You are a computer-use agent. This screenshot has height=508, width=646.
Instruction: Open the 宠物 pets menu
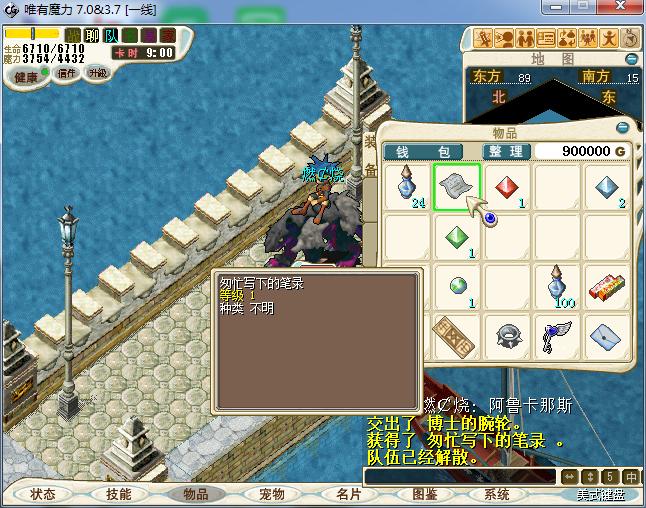[271, 494]
